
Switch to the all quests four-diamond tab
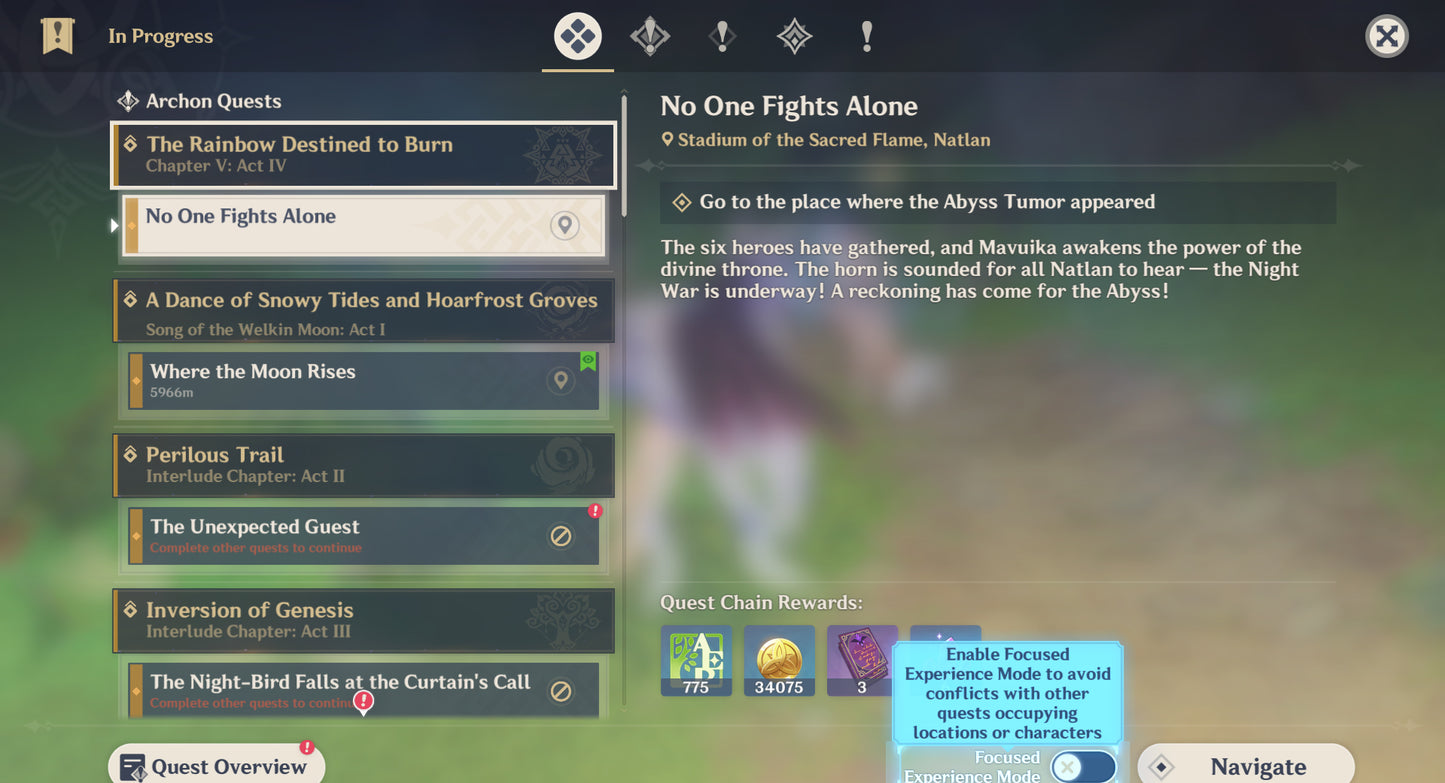pyautogui.click(x=578, y=37)
